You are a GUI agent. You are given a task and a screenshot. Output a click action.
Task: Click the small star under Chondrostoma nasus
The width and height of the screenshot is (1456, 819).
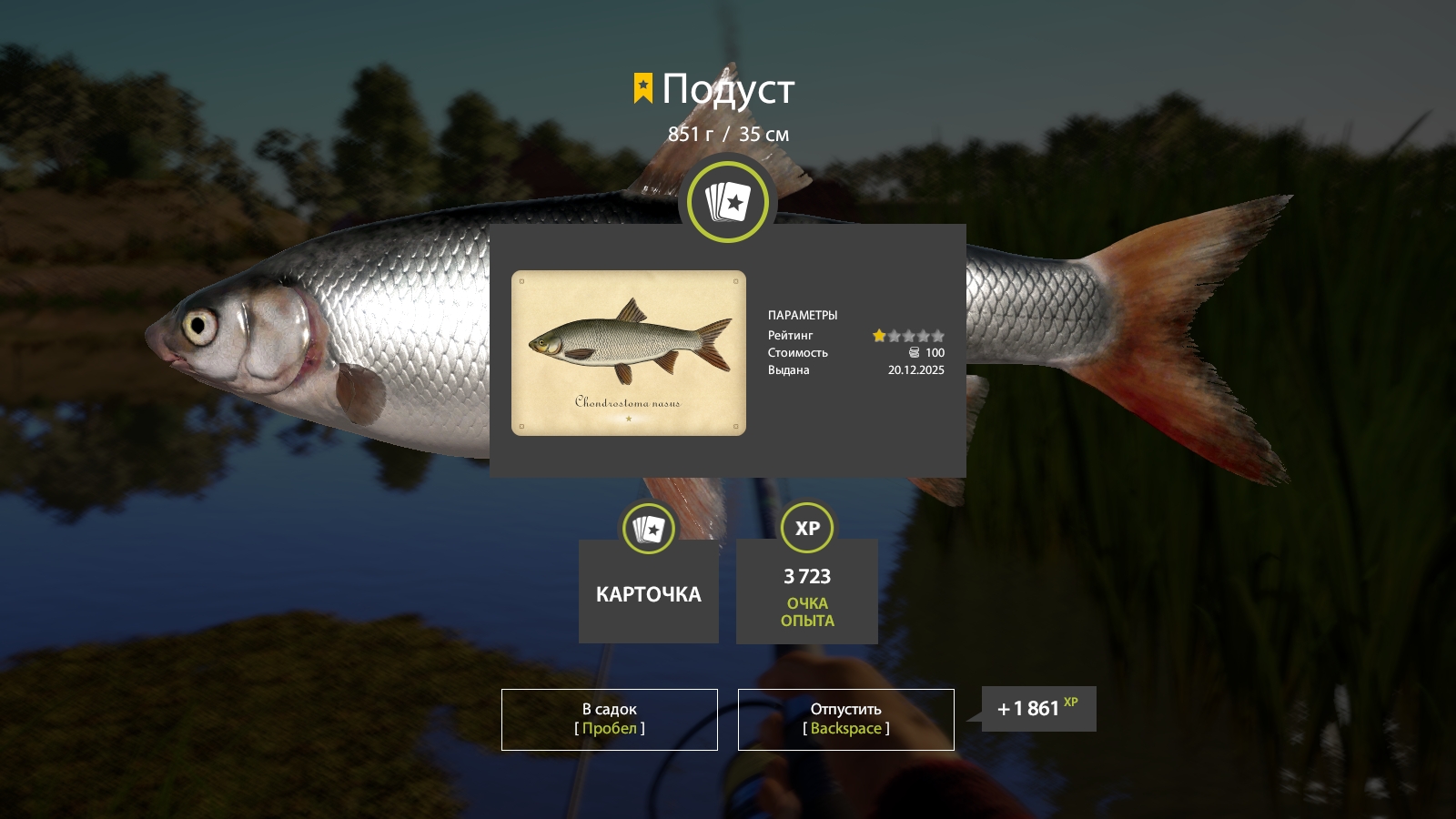tap(628, 420)
